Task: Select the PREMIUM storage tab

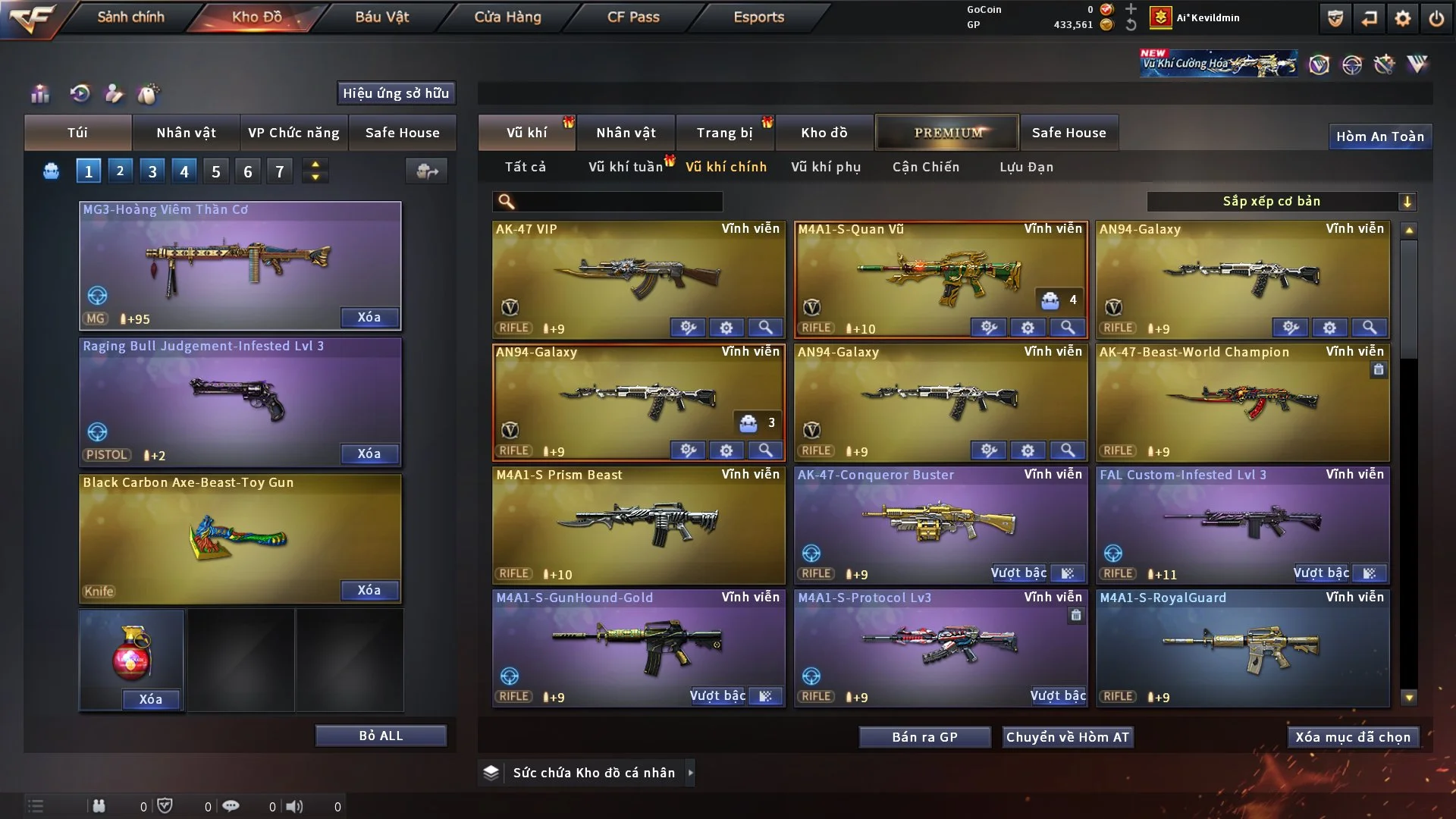Action: tap(947, 133)
